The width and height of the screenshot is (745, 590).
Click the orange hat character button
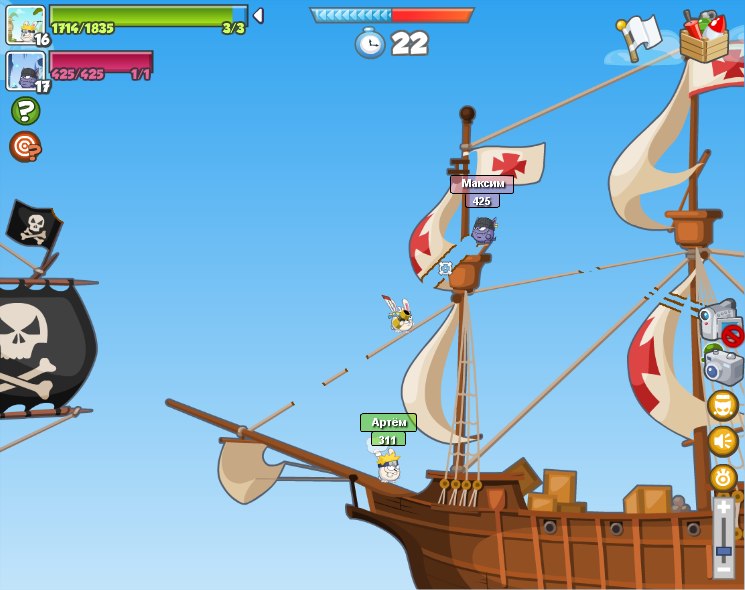coord(722,405)
